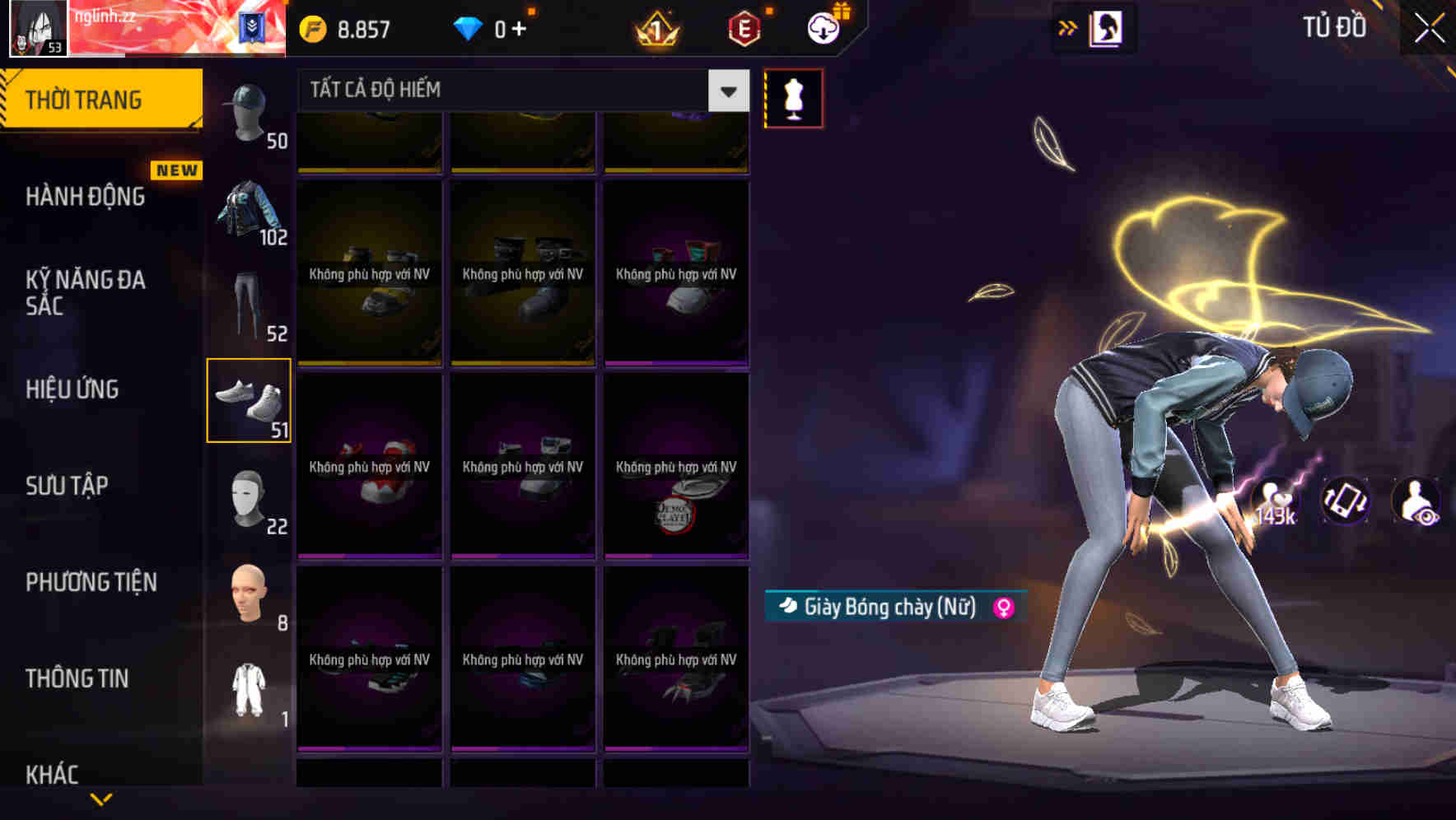Open the mask category with 22 items

click(250, 498)
